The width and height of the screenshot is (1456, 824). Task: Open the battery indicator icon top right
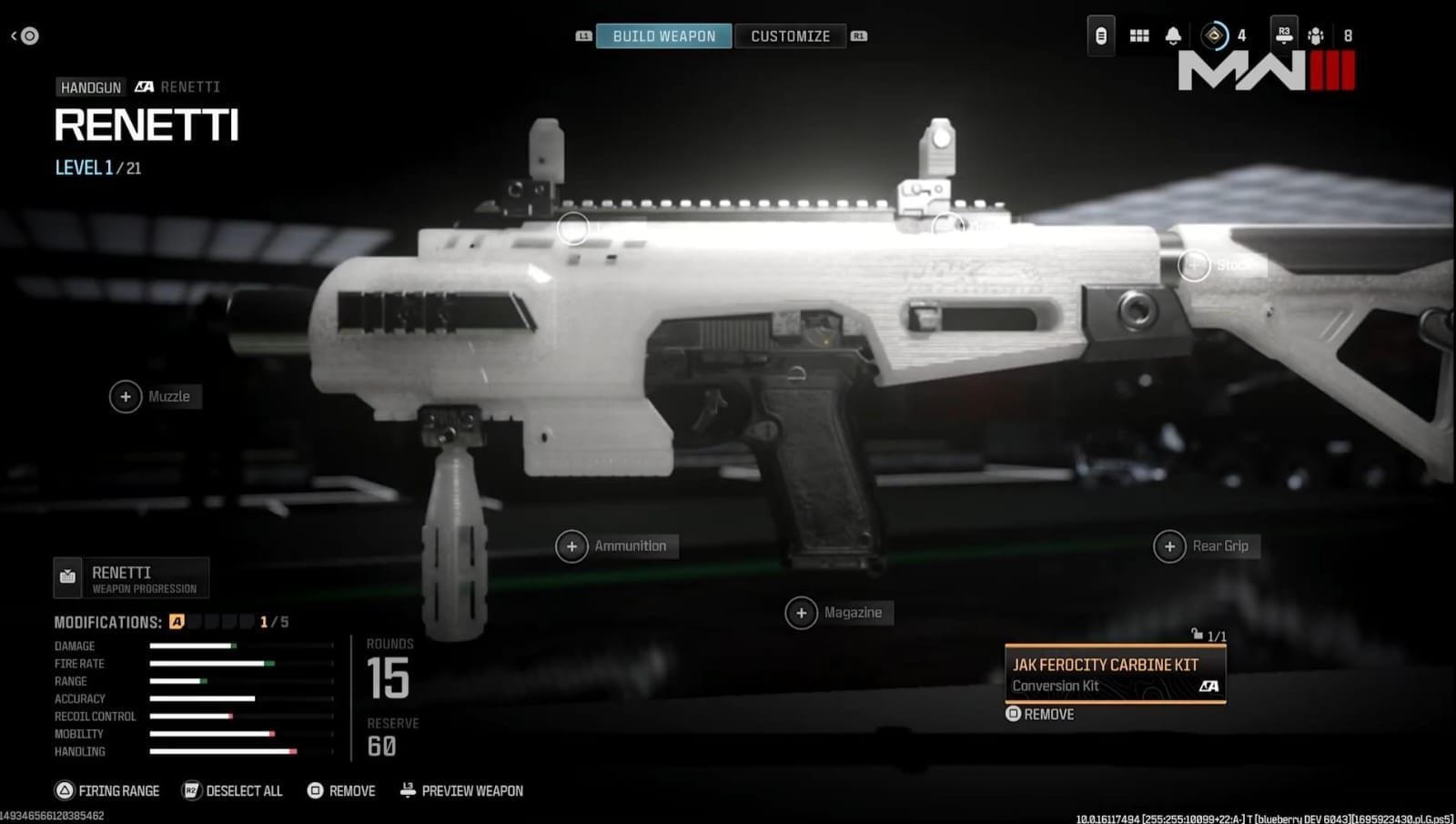point(1100,36)
